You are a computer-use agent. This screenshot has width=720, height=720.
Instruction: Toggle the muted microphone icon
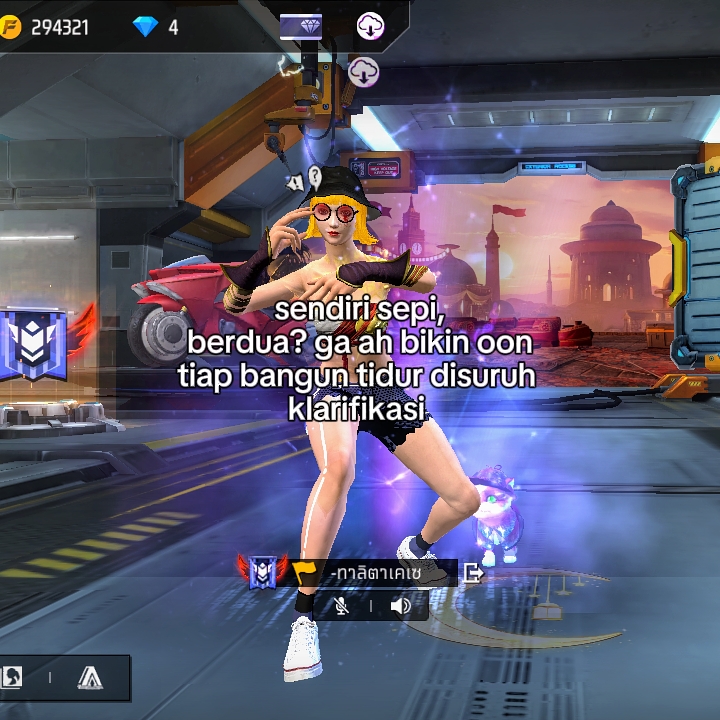point(342,606)
